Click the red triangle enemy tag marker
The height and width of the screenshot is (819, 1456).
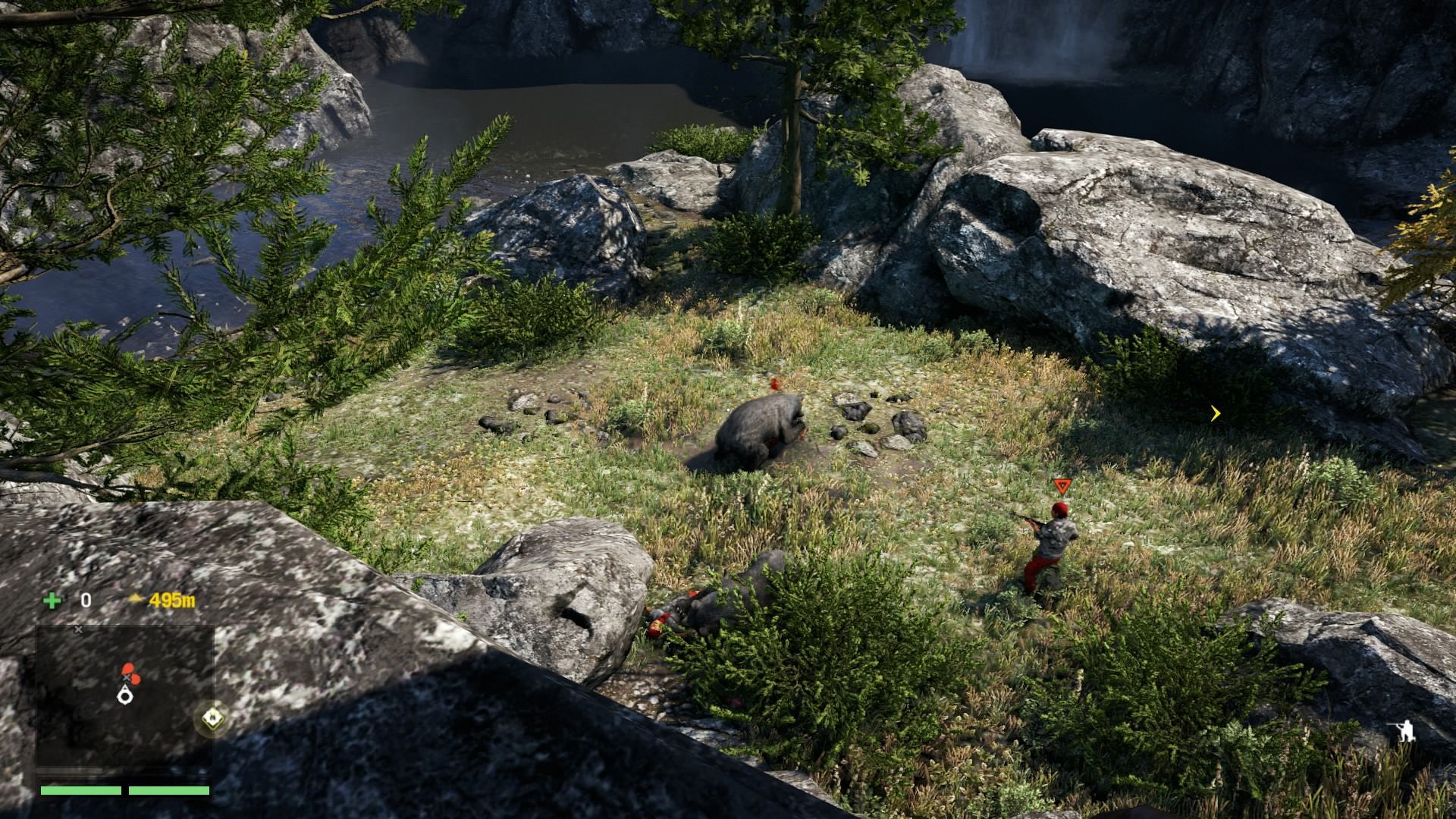pyautogui.click(x=1060, y=486)
